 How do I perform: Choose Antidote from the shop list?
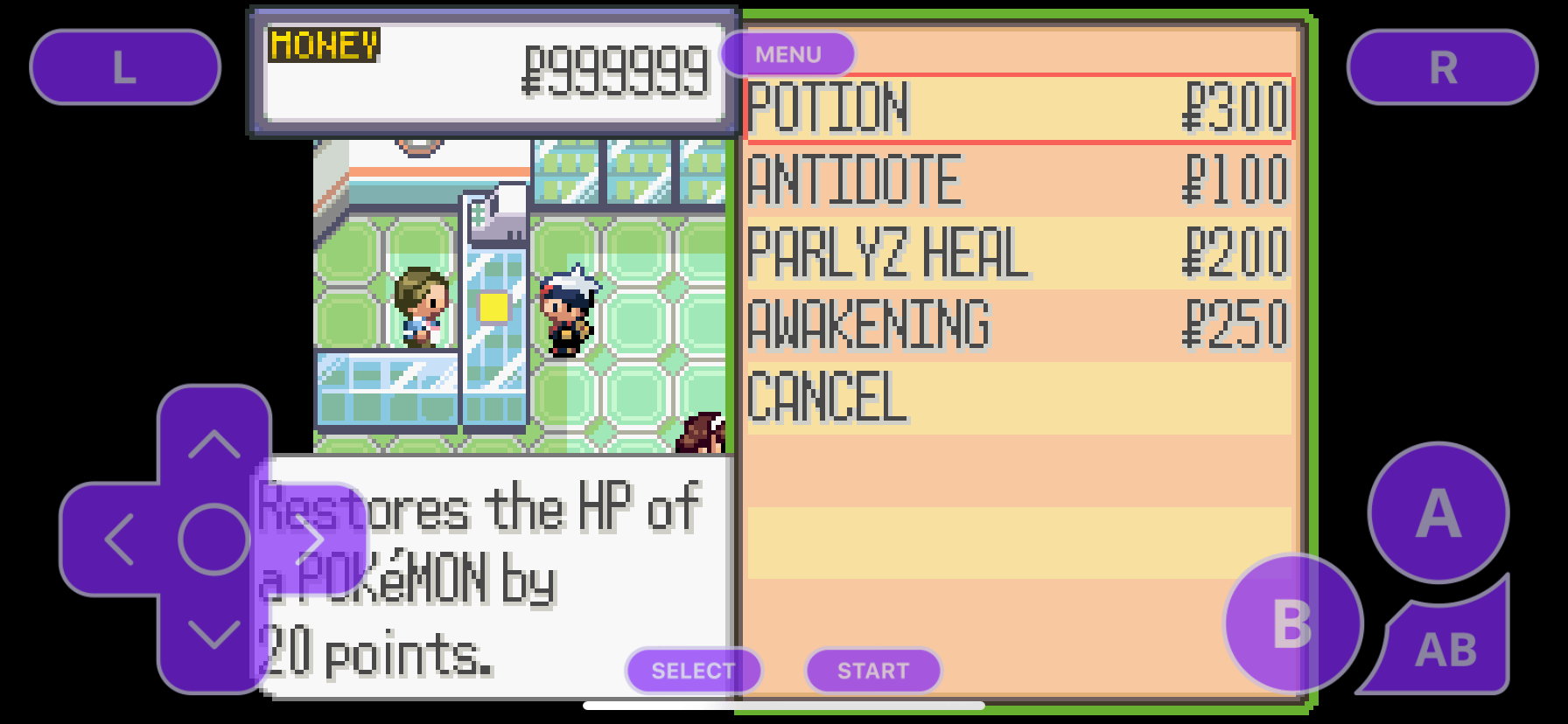(1018, 181)
